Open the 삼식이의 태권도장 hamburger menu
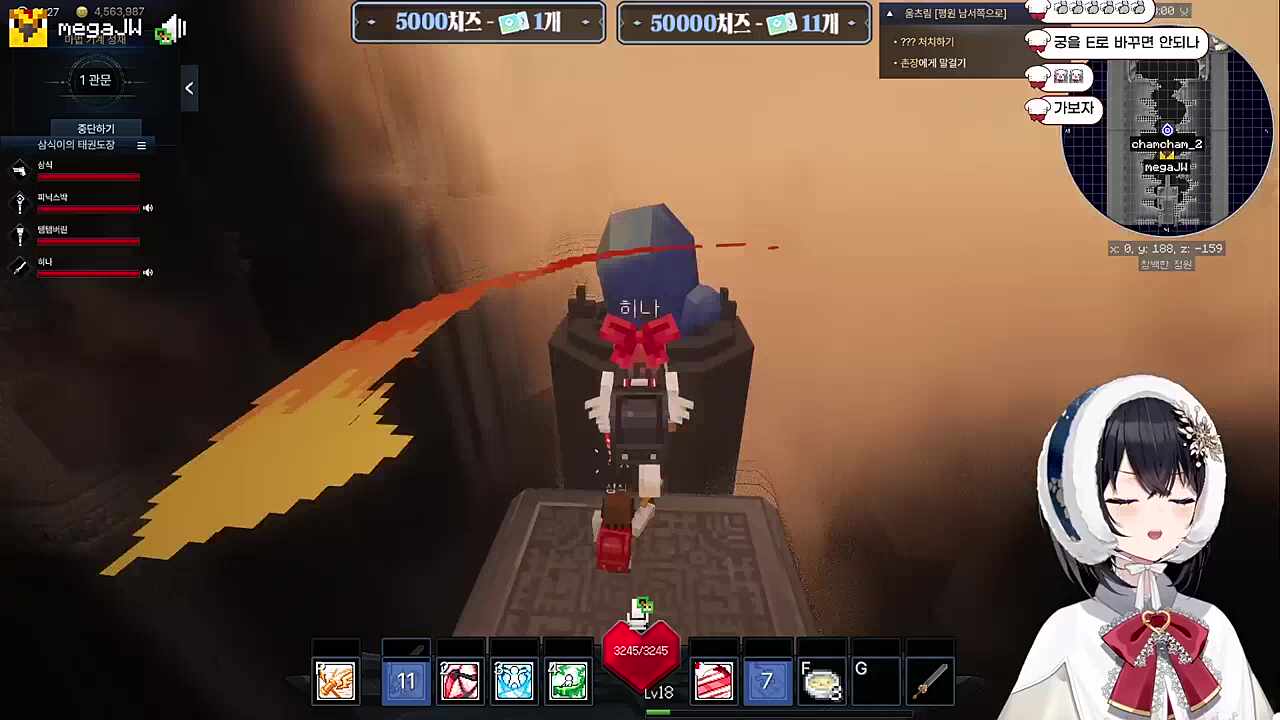The height and width of the screenshot is (720, 1280). 141,144
